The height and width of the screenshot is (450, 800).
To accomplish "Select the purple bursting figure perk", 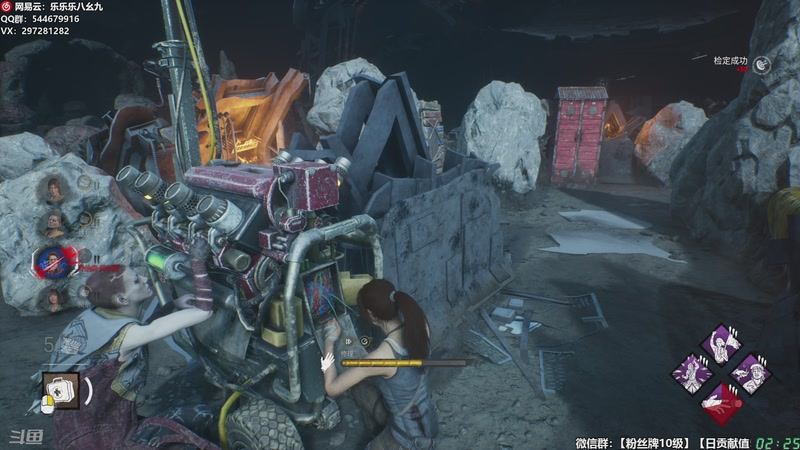I will (691, 374).
